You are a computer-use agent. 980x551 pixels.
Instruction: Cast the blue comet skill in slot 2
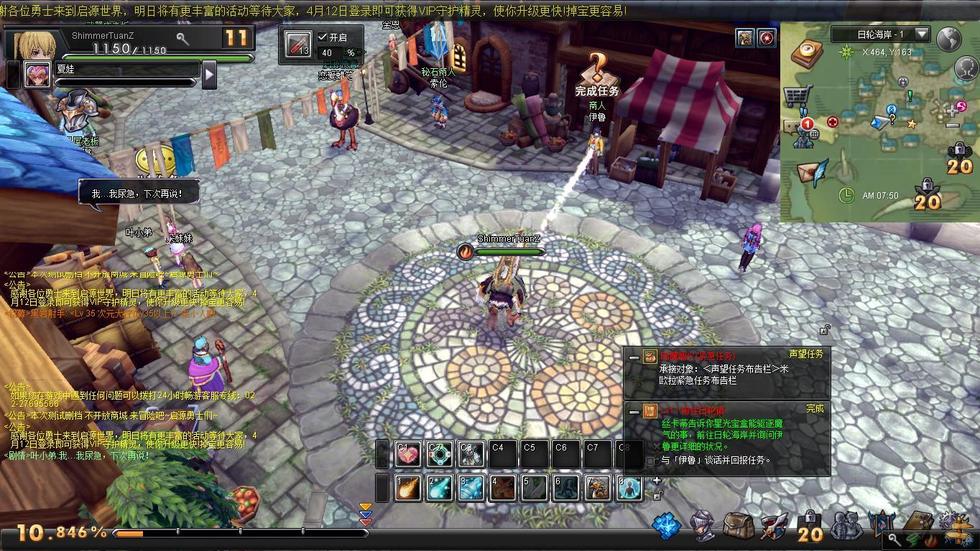(x=439, y=488)
